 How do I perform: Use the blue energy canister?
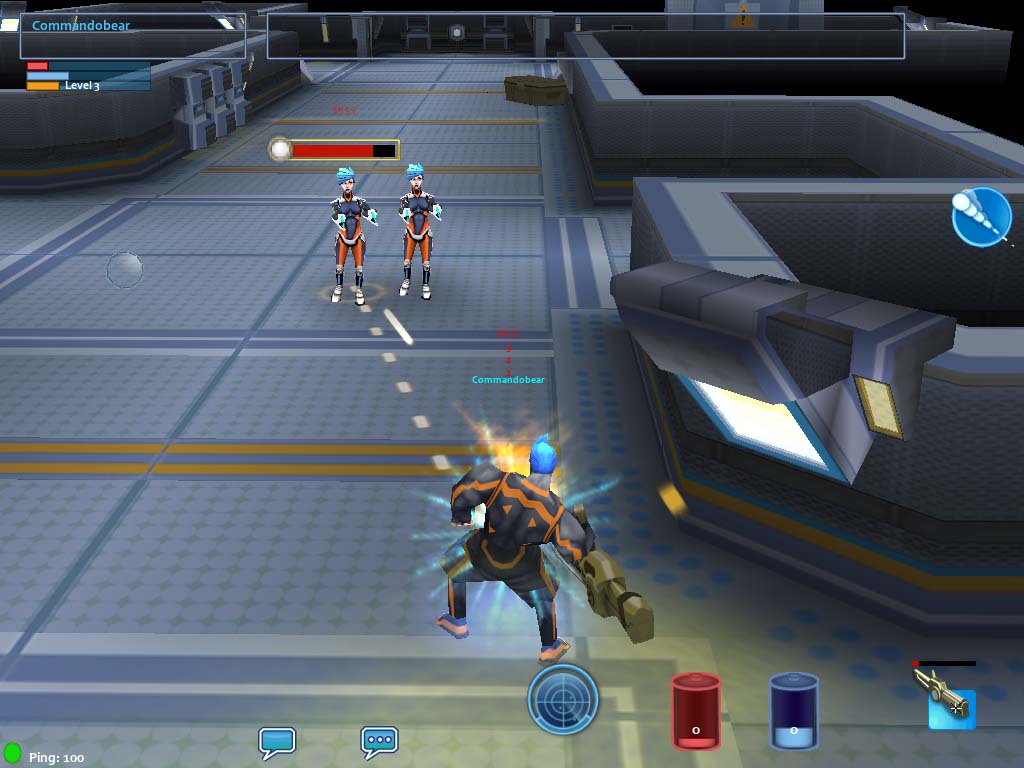pos(793,710)
